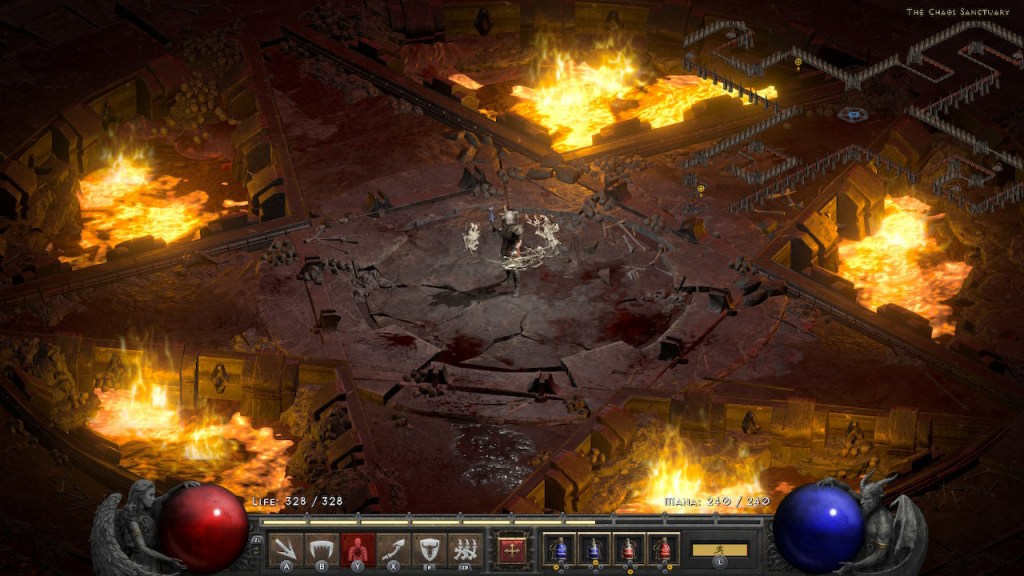The width and height of the screenshot is (1024, 576).
Task: Toggle the run/walk stamina button
Action: [720, 549]
